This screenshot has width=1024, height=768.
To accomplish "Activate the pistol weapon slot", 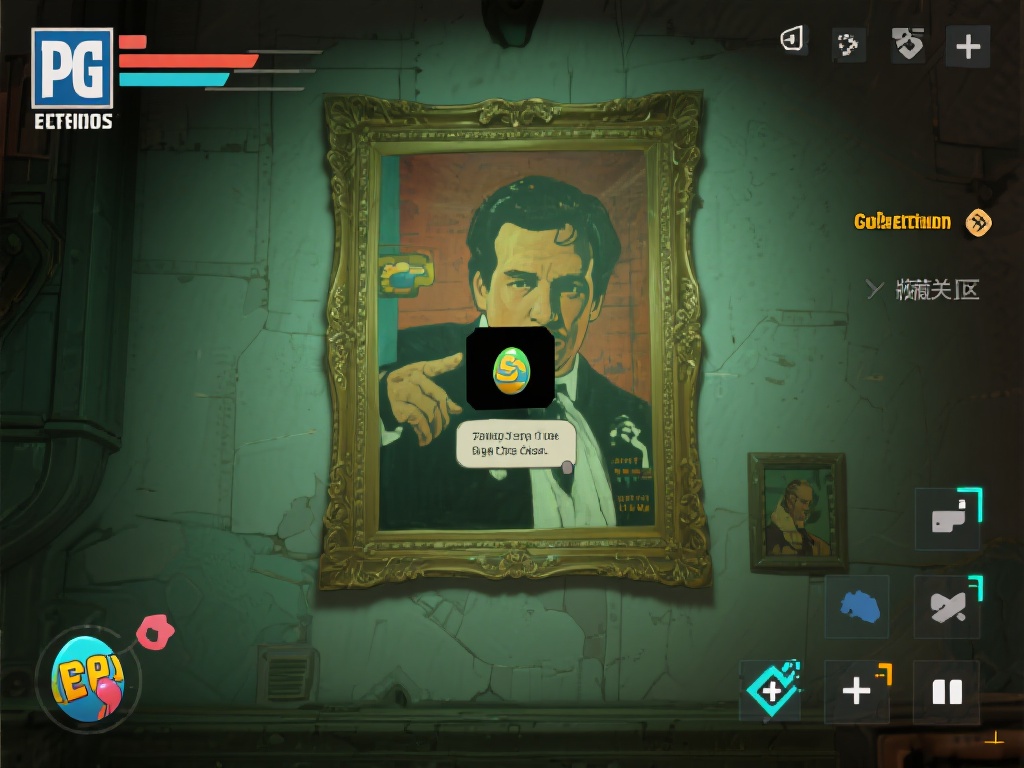I will [947, 518].
